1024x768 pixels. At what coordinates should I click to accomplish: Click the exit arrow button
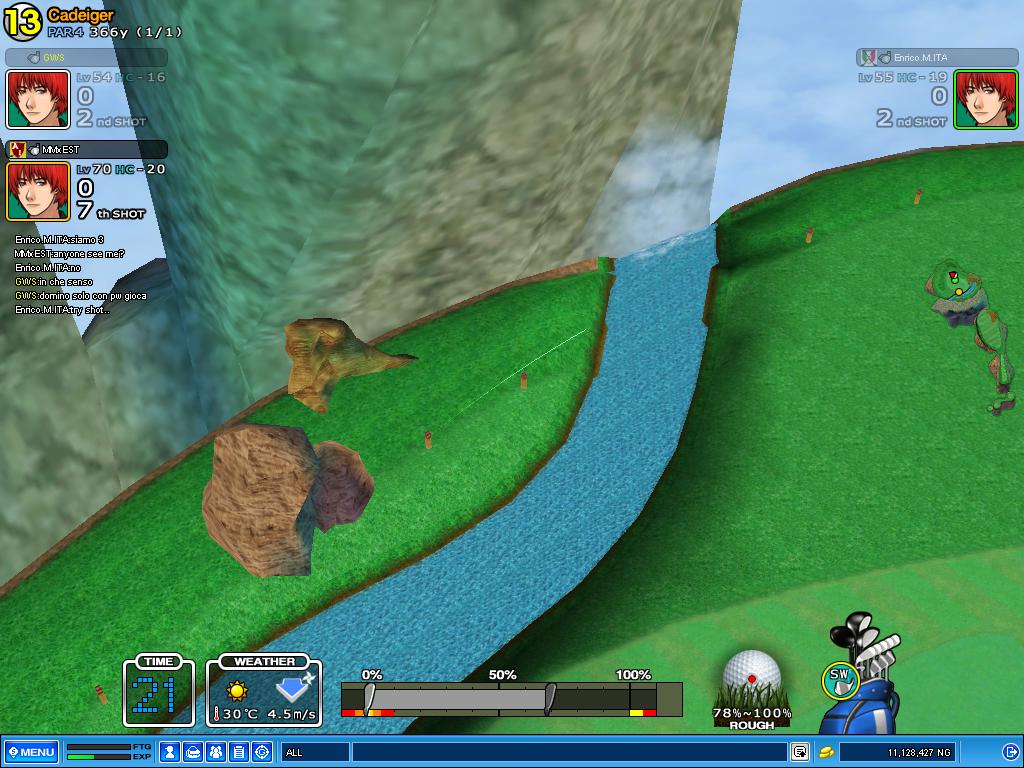click(x=1011, y=752)
